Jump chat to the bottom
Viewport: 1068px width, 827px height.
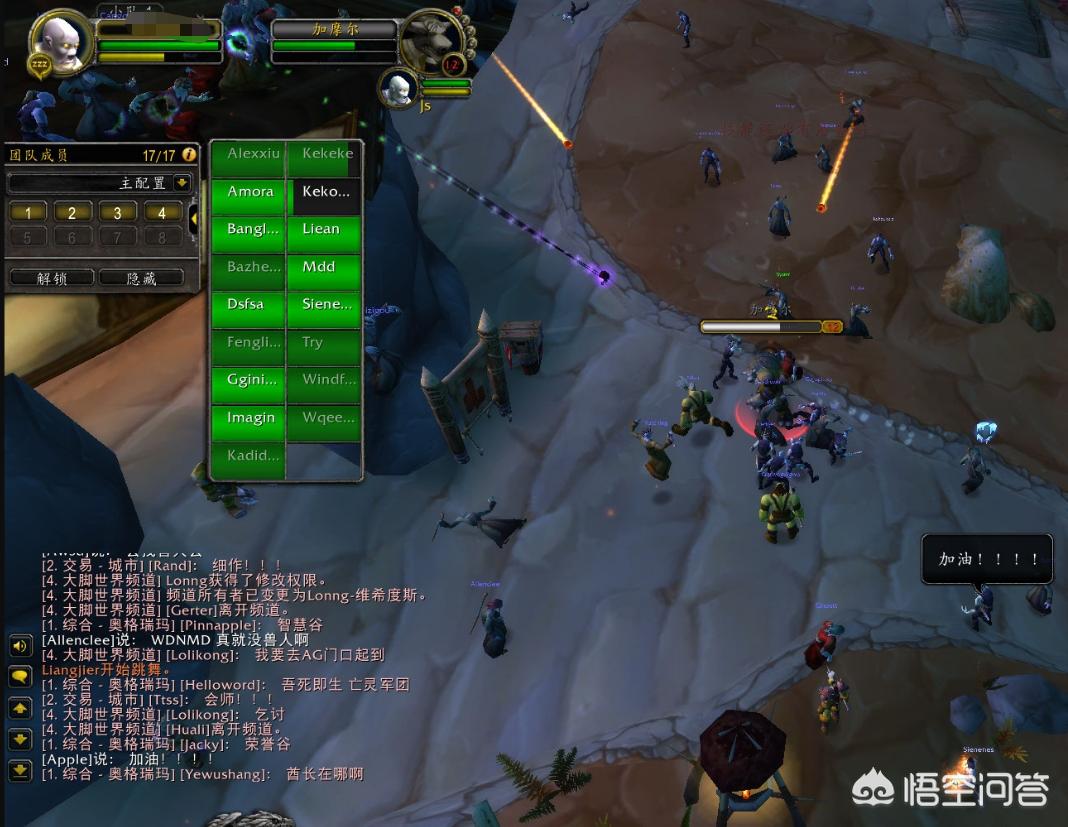tap(20, 770)
